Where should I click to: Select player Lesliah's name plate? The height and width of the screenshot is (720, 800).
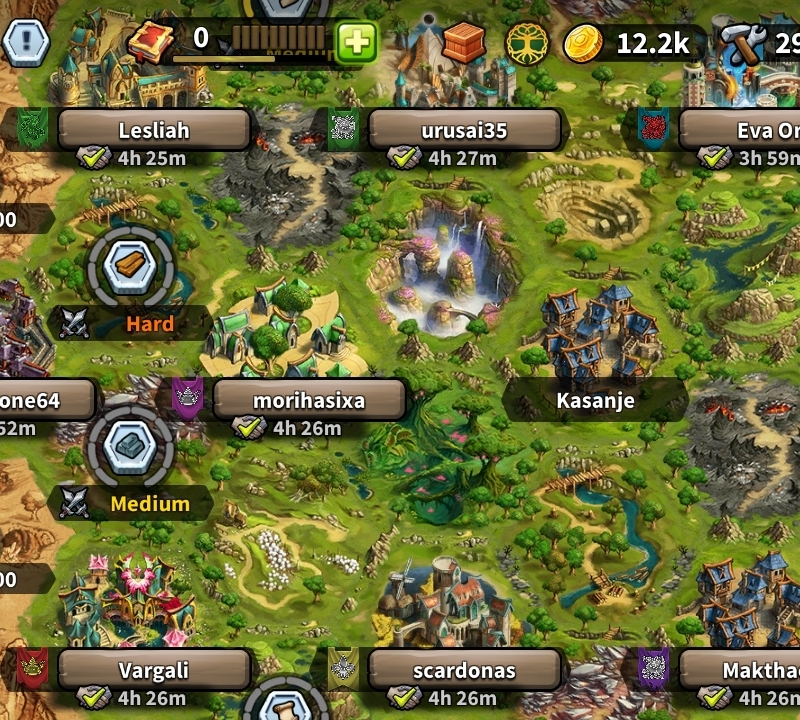153,130
